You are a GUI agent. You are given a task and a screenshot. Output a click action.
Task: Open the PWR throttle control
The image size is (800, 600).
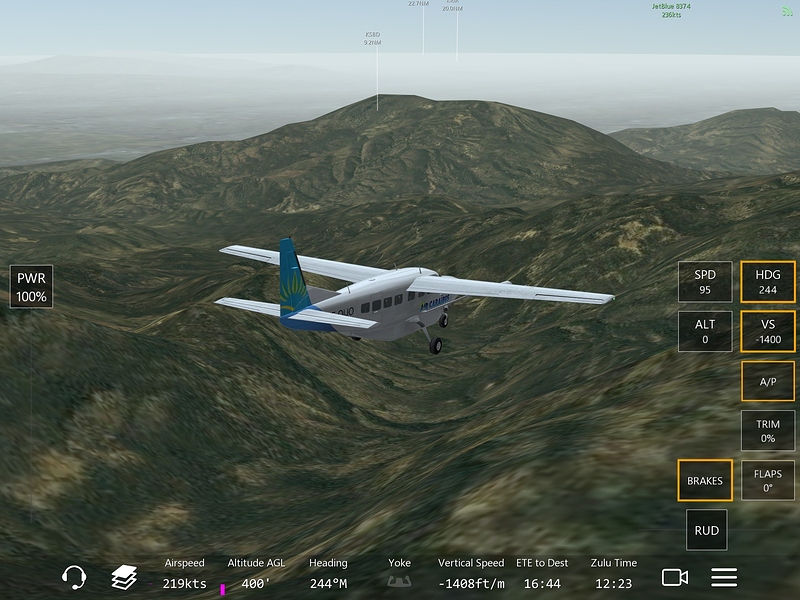[32, 286]
